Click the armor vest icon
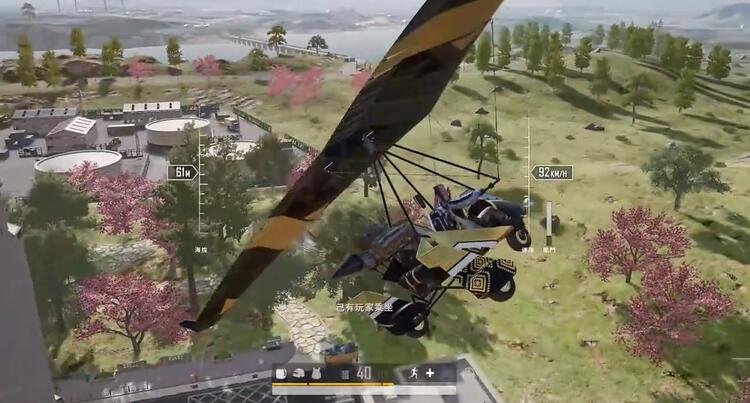 pos(314,373)
